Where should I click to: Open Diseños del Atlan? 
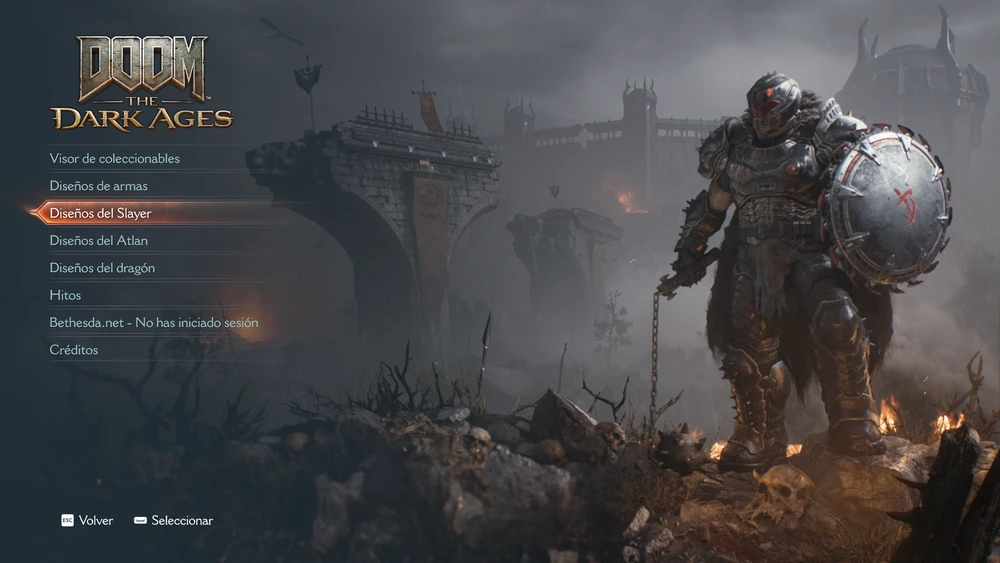tap(99, 241)
